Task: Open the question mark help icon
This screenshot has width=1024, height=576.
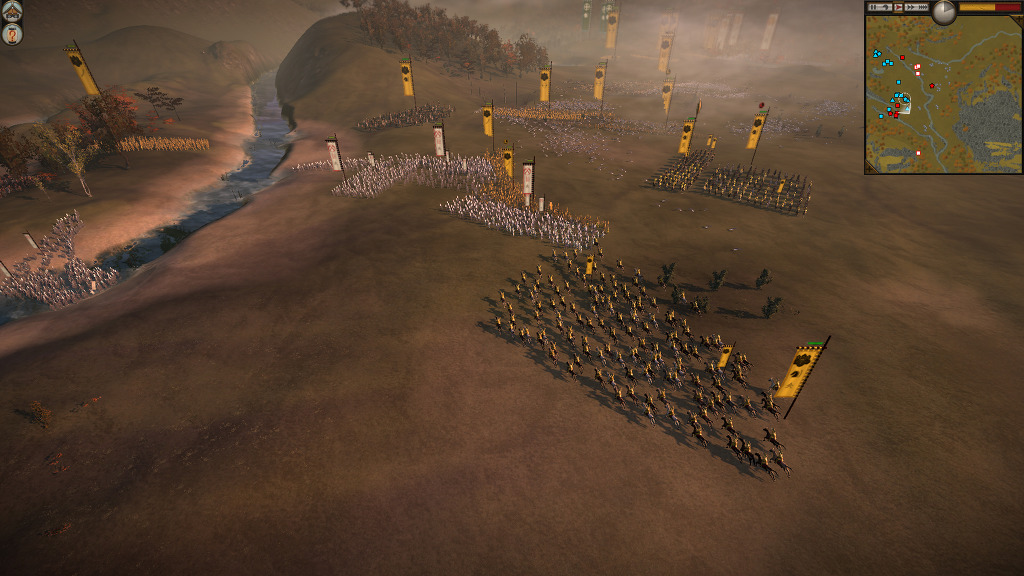Action: click(x=13, y=35)
